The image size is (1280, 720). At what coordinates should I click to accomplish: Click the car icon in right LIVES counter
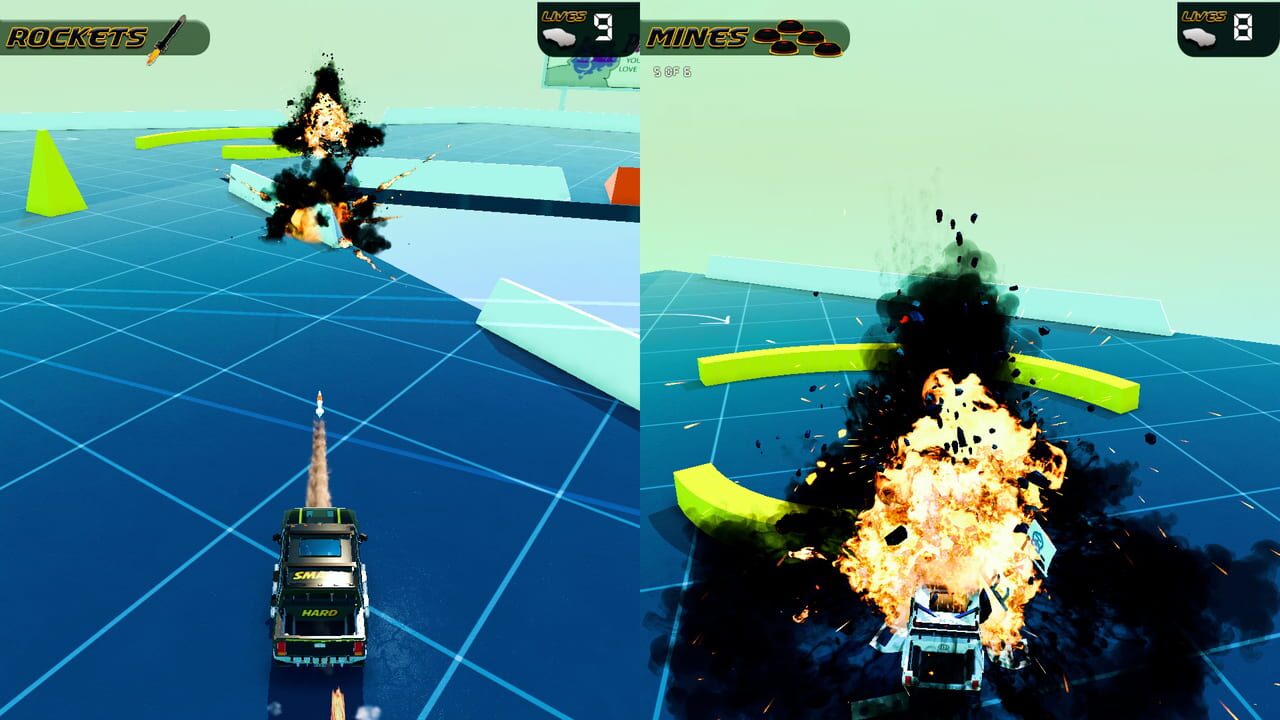pos(1199,35)
